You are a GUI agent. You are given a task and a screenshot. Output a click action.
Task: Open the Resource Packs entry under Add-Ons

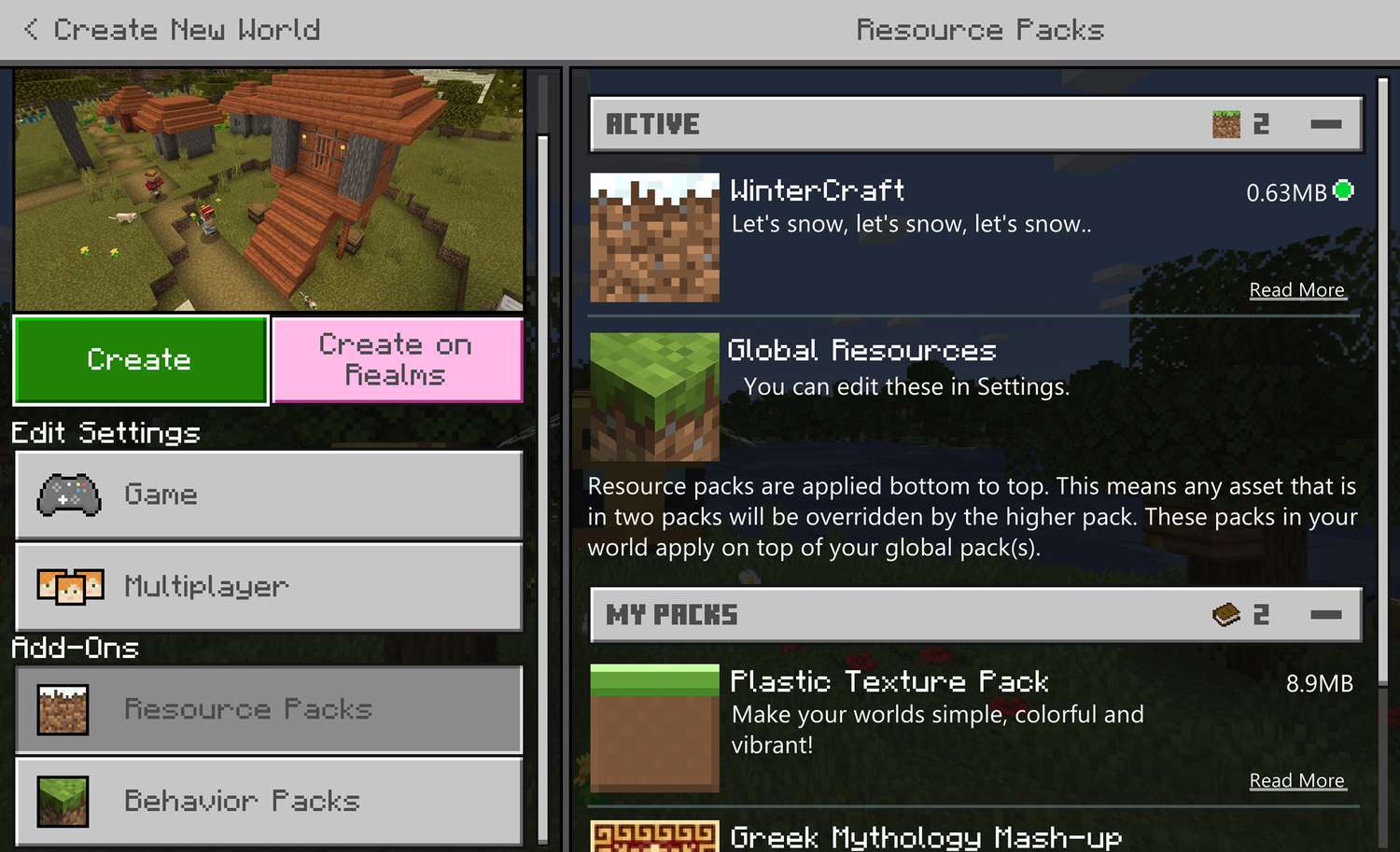[x=268, y=708]
